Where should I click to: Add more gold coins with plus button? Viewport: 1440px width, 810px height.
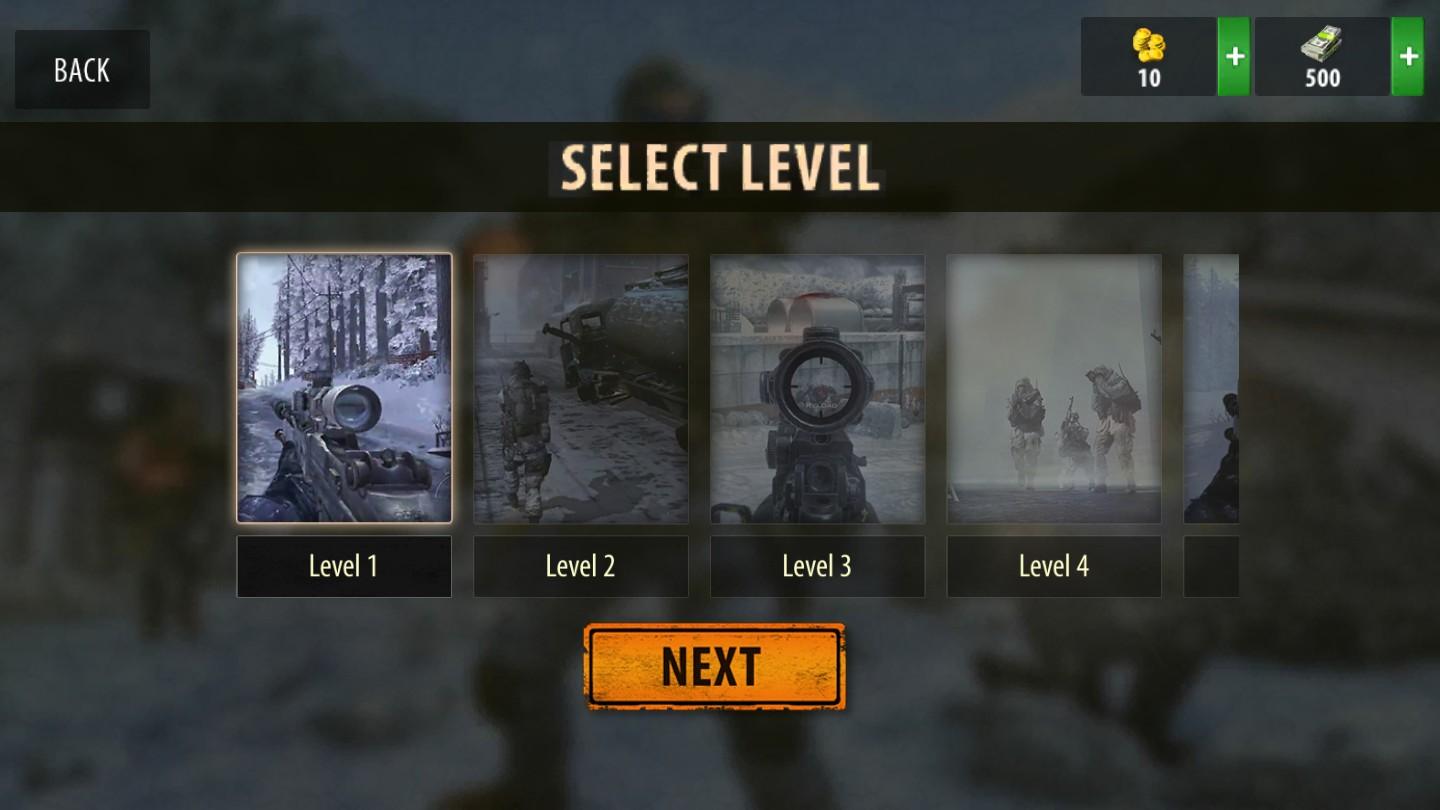pos(1234,57)
